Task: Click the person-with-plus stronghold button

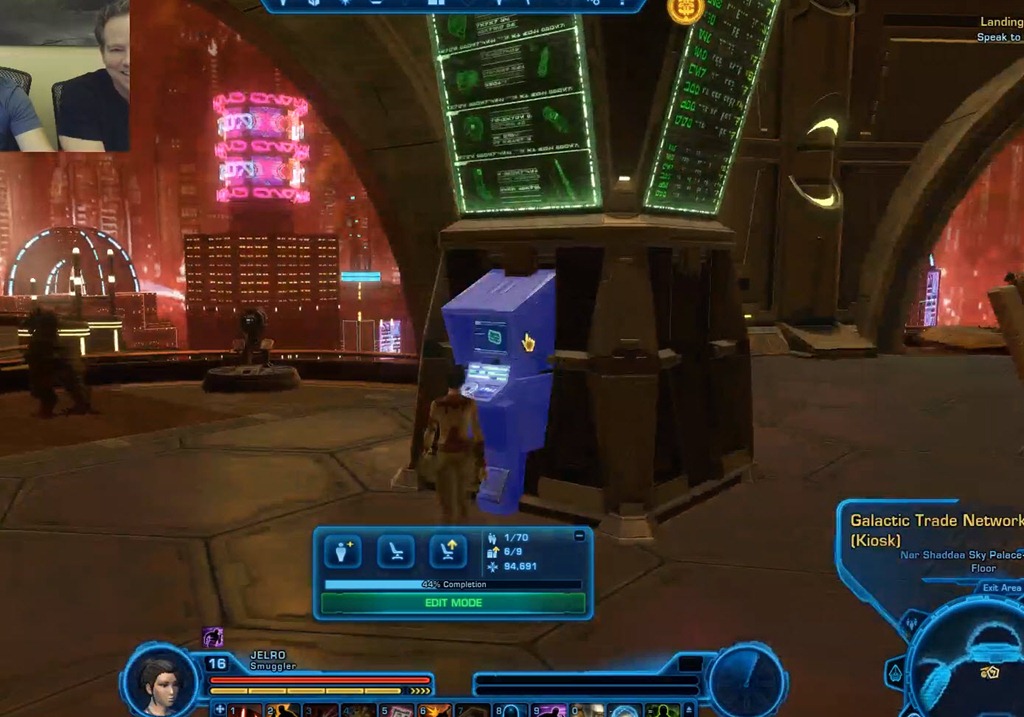Action: (343, 551)
